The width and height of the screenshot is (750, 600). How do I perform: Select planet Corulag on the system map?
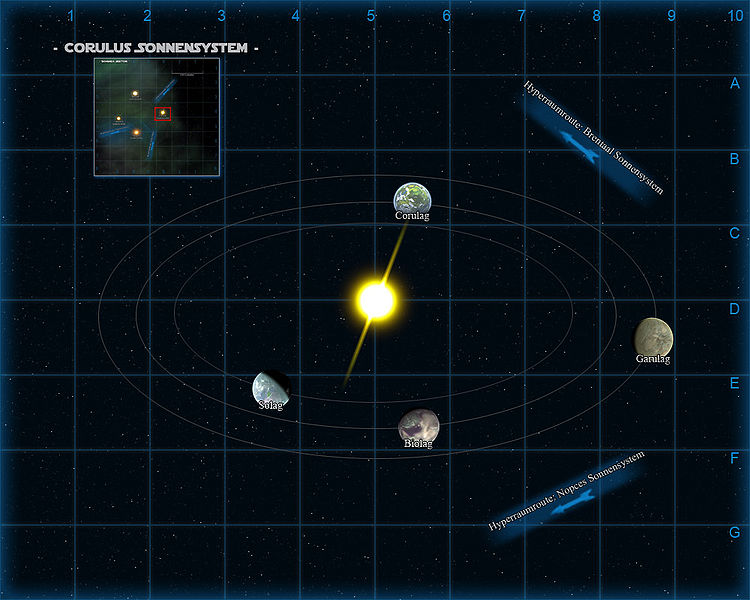pos(411,198)
